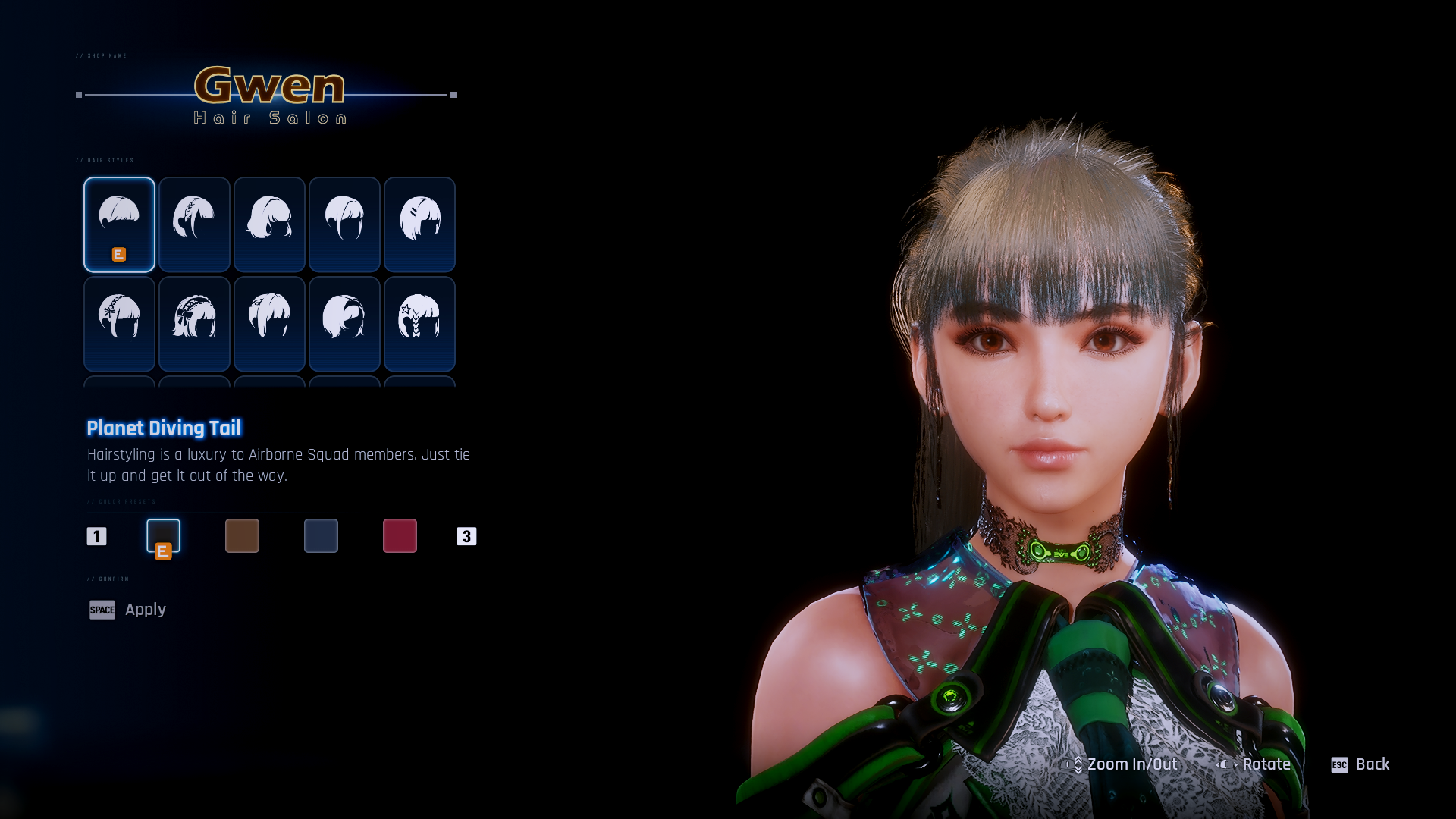
Task: Pick the navy blue hair color
Action: click(321, 535)
